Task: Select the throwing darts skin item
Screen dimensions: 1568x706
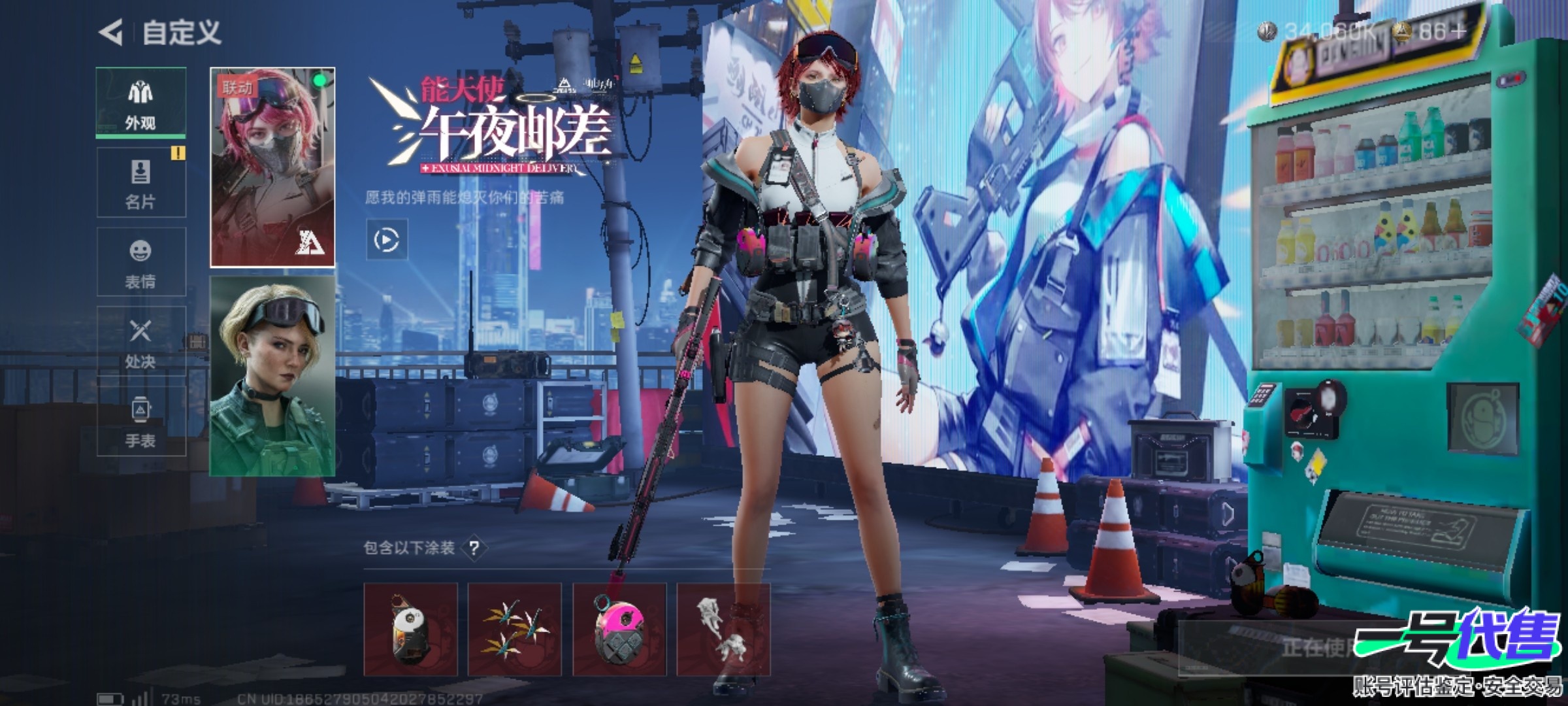Action: 515,629
